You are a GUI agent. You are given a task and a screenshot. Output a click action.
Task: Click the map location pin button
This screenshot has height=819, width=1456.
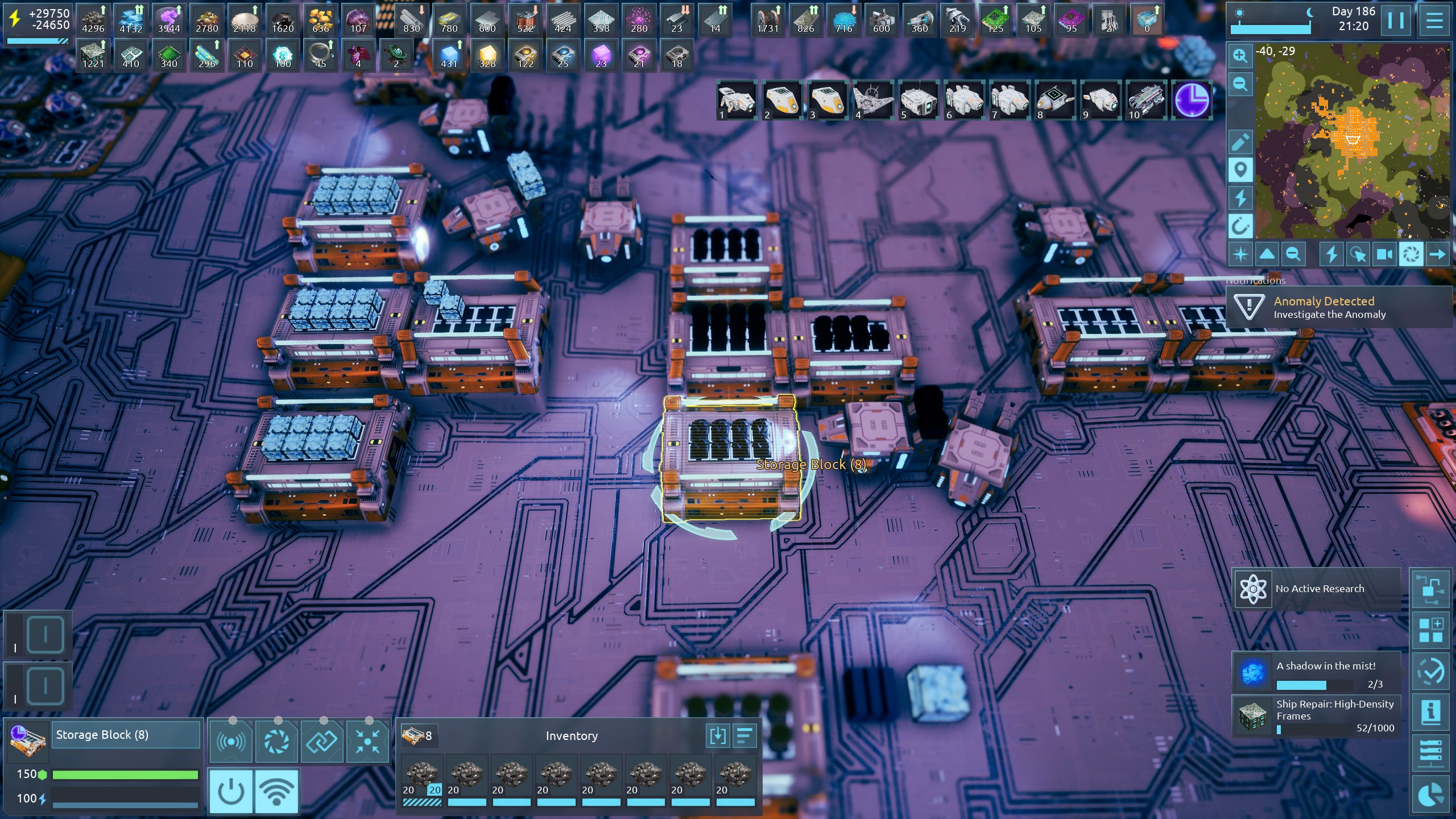tap(1240, 170)
